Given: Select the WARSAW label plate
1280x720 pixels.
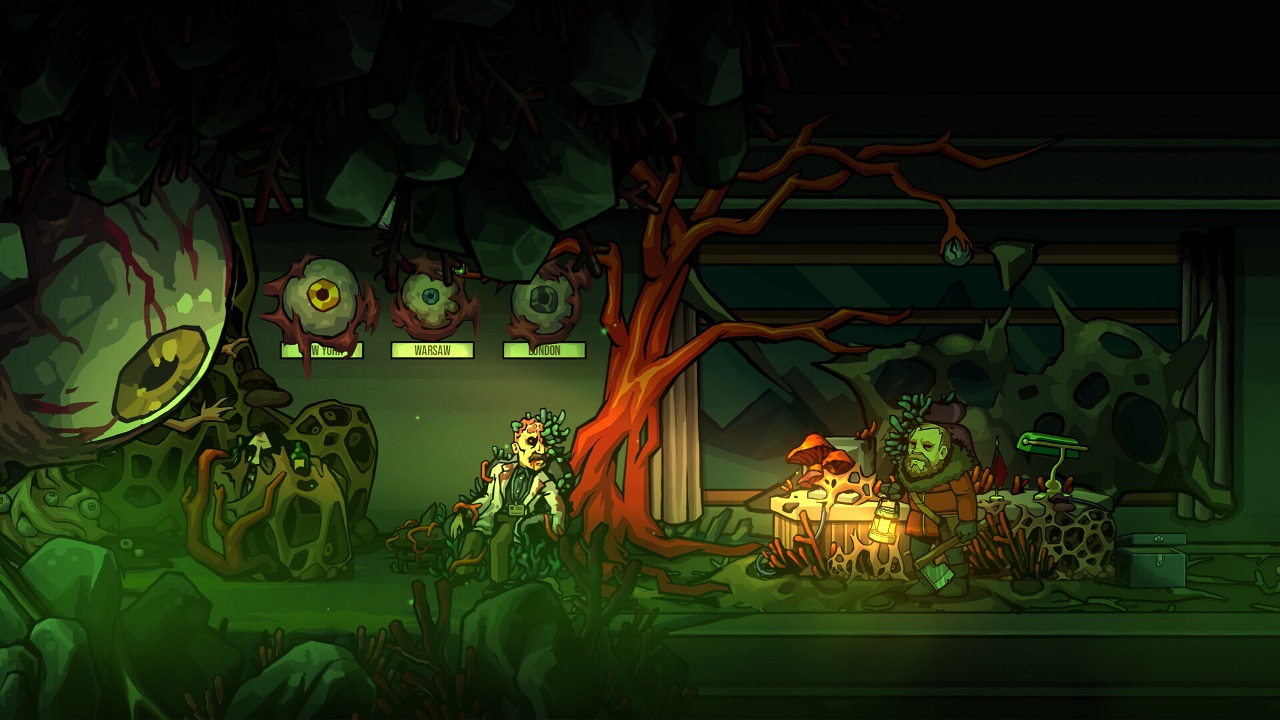Looking at the screenshot, I should (432, 349).
